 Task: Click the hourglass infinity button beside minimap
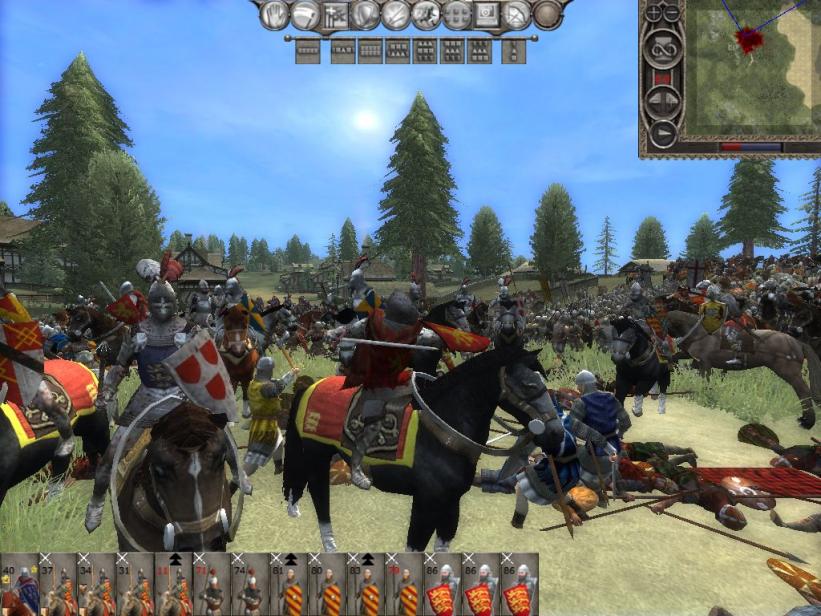tap(662, 46)
